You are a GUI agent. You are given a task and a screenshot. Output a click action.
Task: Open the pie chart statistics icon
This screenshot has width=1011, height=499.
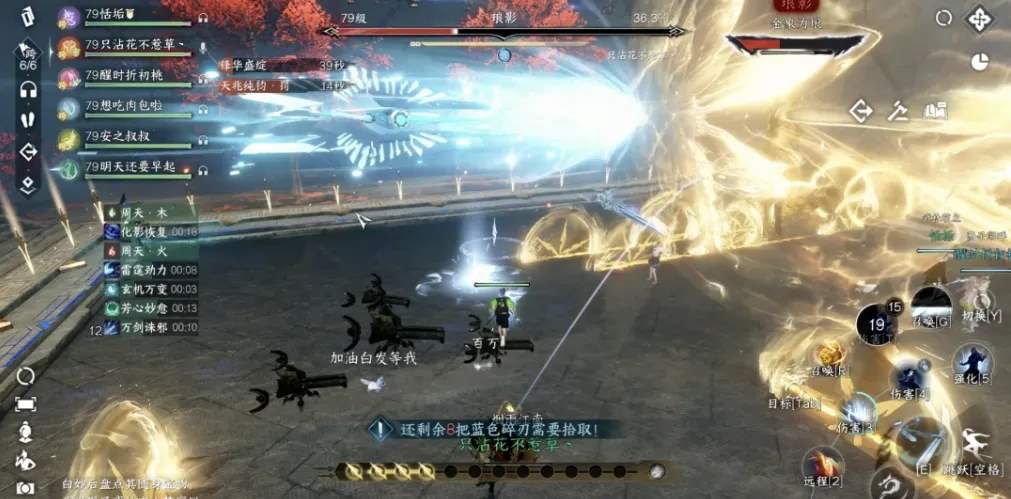click(x=979, y=61)
